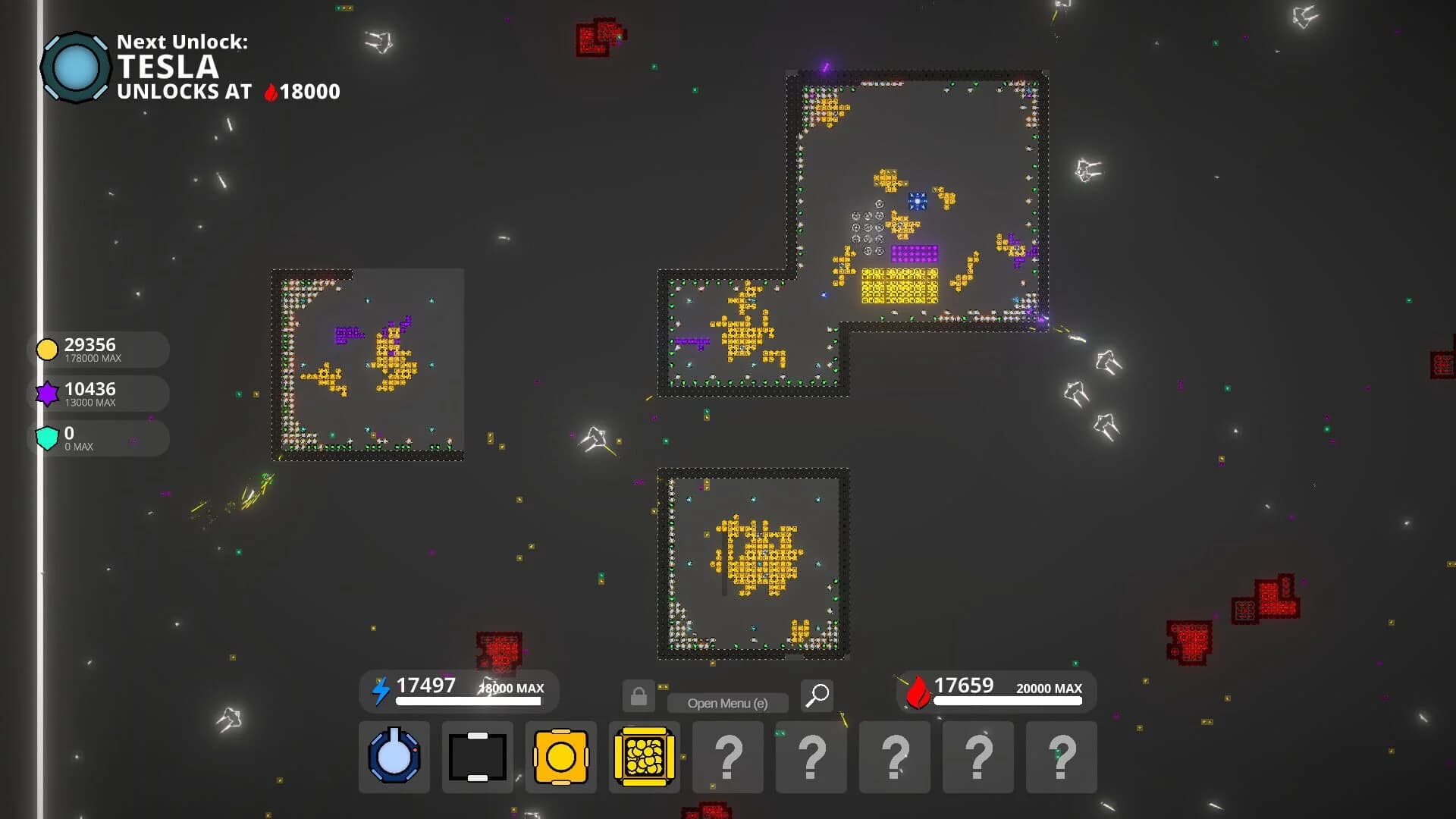Click the 18000 MAX energy label
1456x819 pixels.
coord(510,689)
